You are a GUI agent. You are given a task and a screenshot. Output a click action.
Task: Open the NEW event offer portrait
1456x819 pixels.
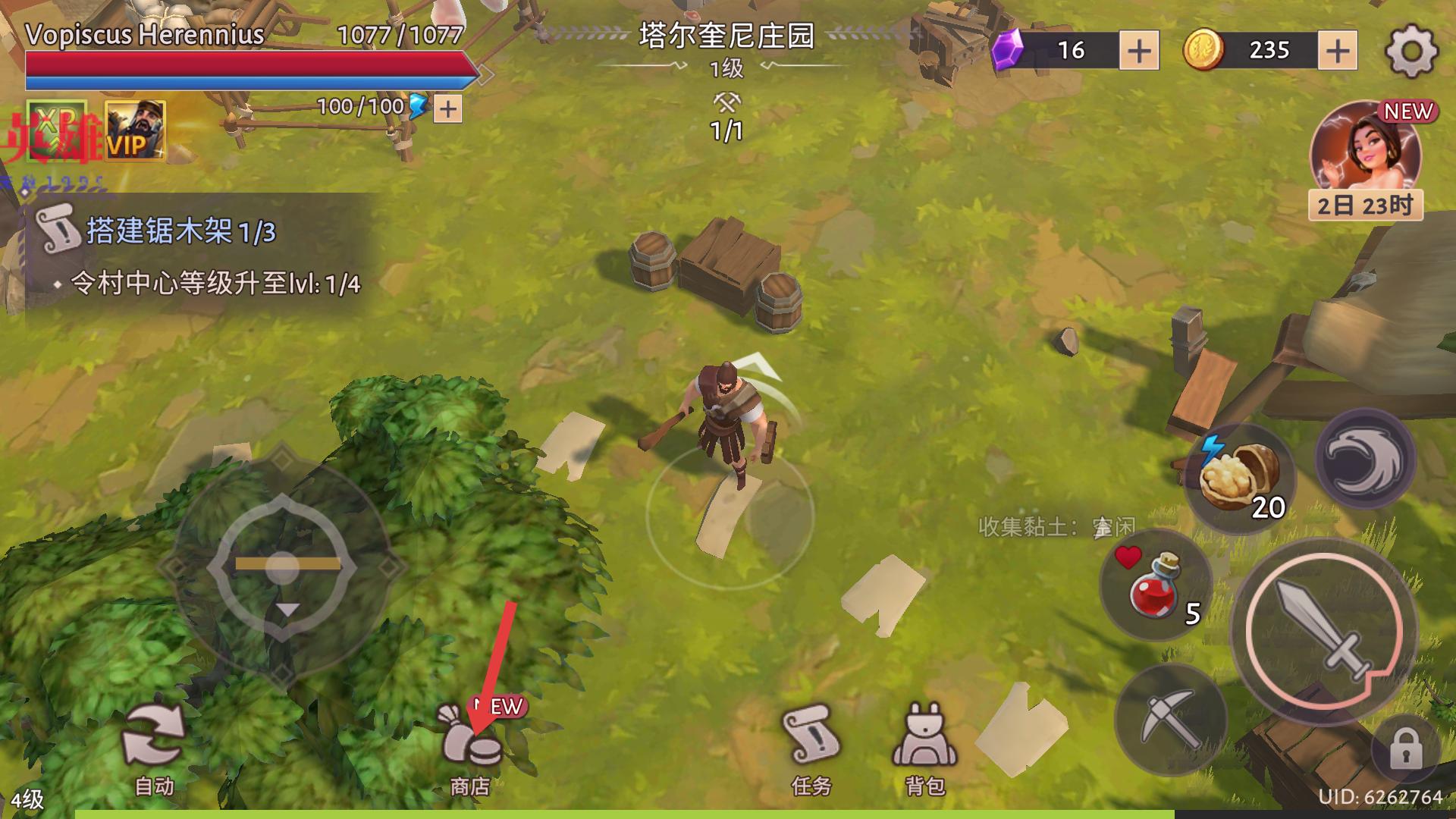click(1365, 152)
